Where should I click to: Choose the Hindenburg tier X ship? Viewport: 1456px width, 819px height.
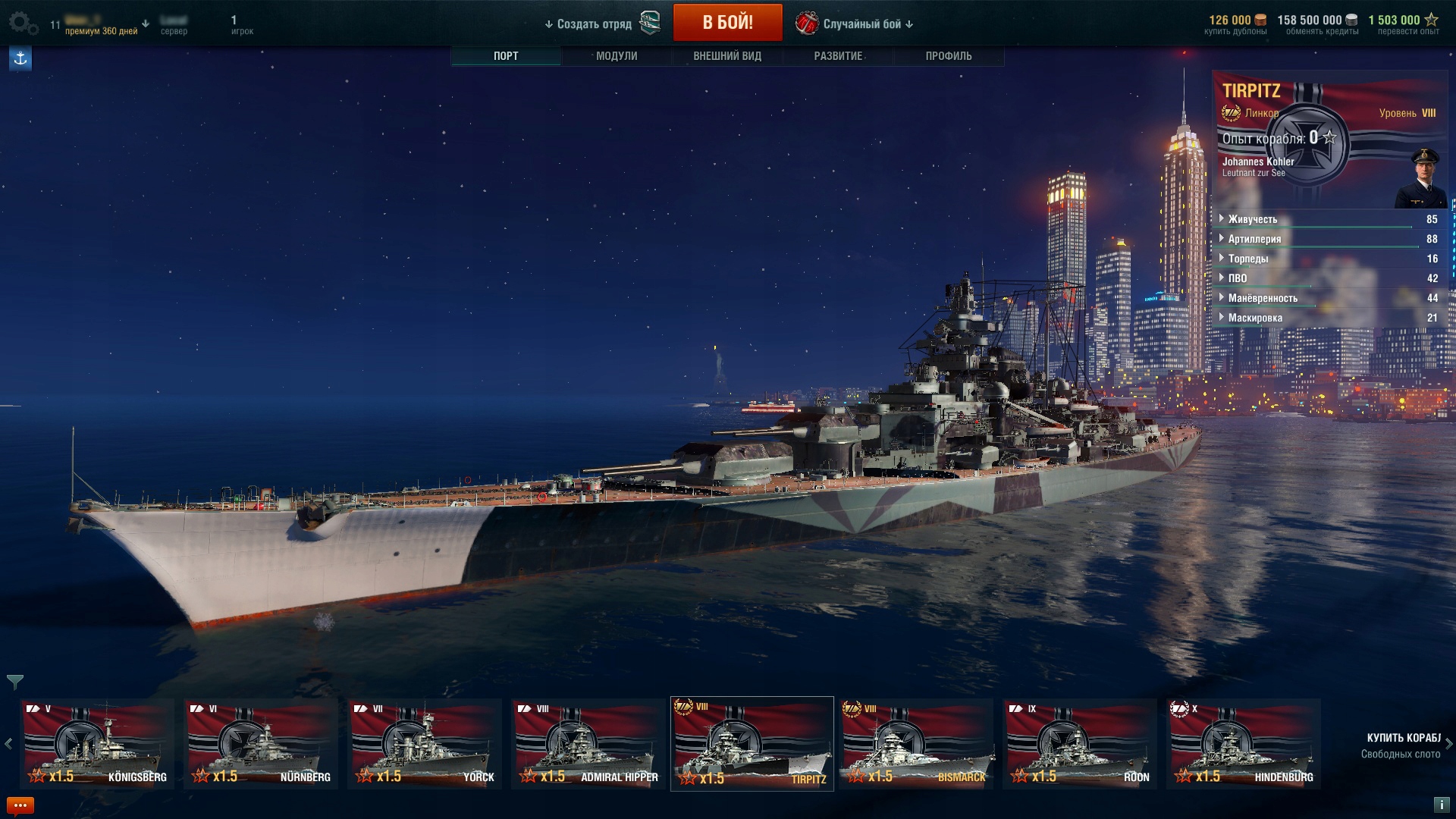point(1244,743)
